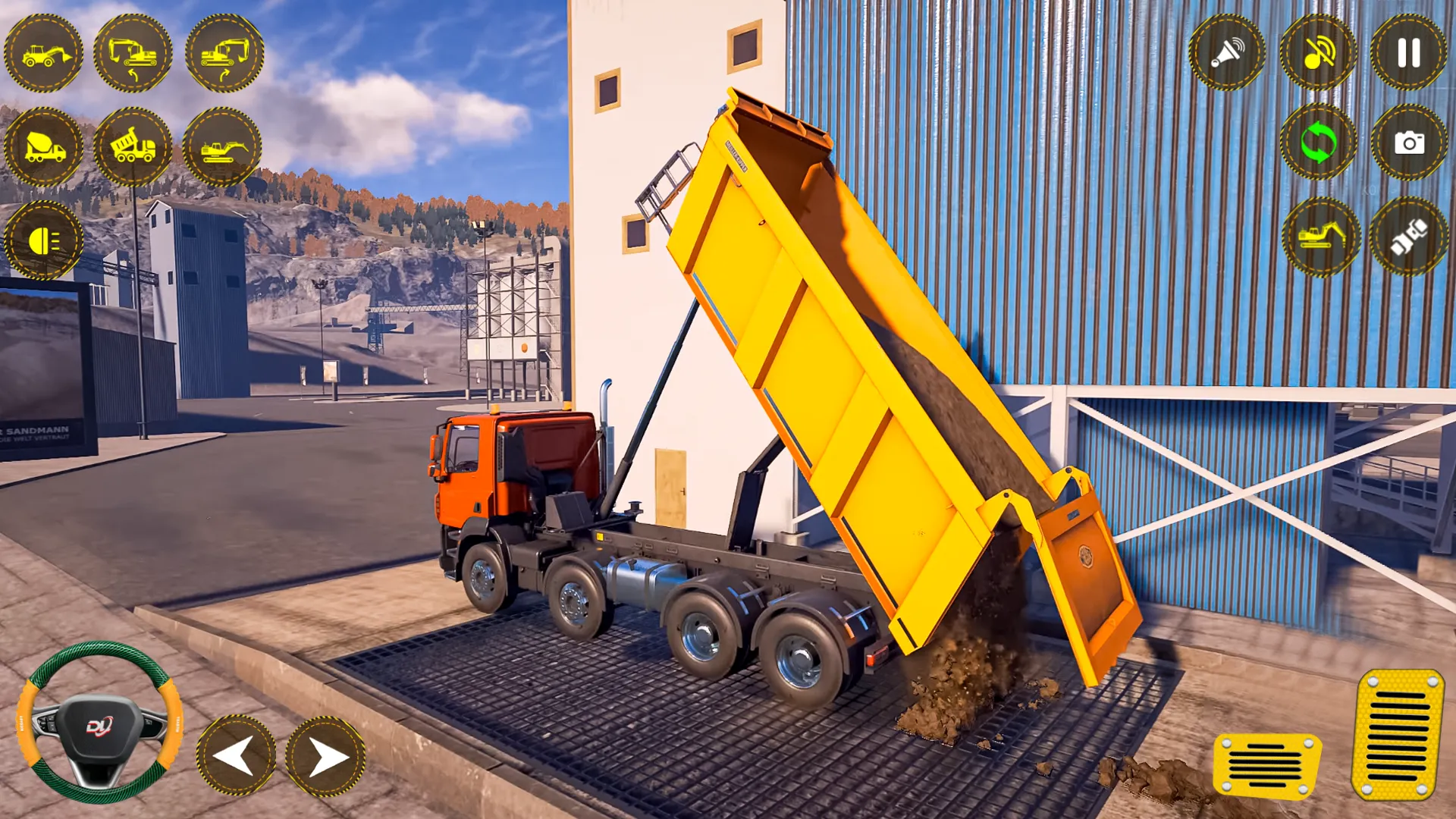This screenshot has height=819, width=1456.
Task: Fasten the seatbelt icon
Action: 1412,237
